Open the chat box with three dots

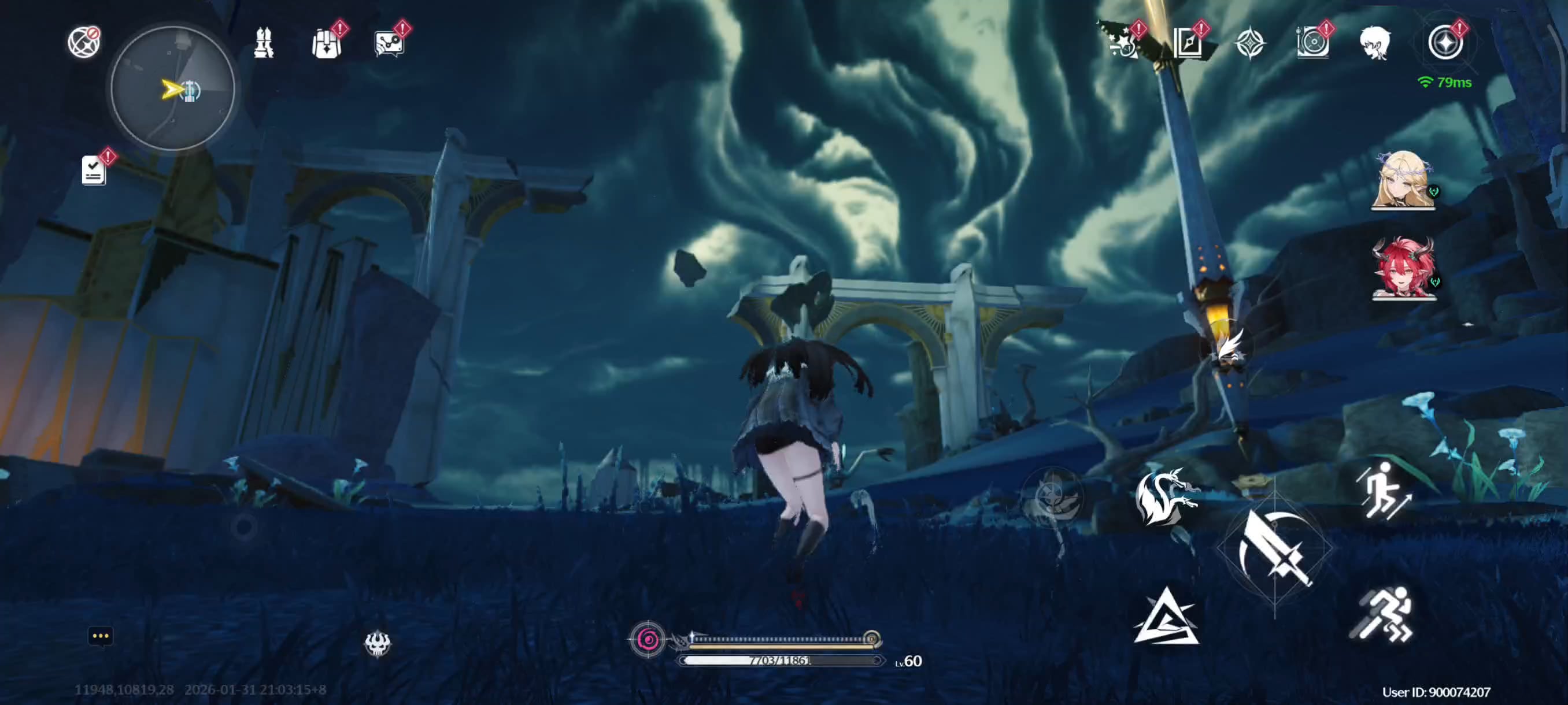[x=101, y=636]
